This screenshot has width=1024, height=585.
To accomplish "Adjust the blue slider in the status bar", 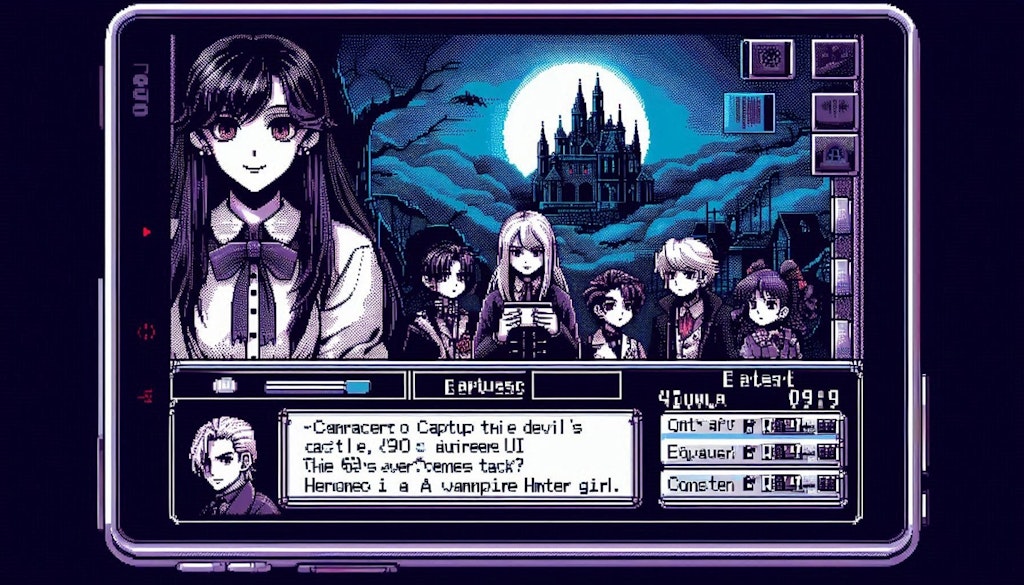I will point(356,386).
